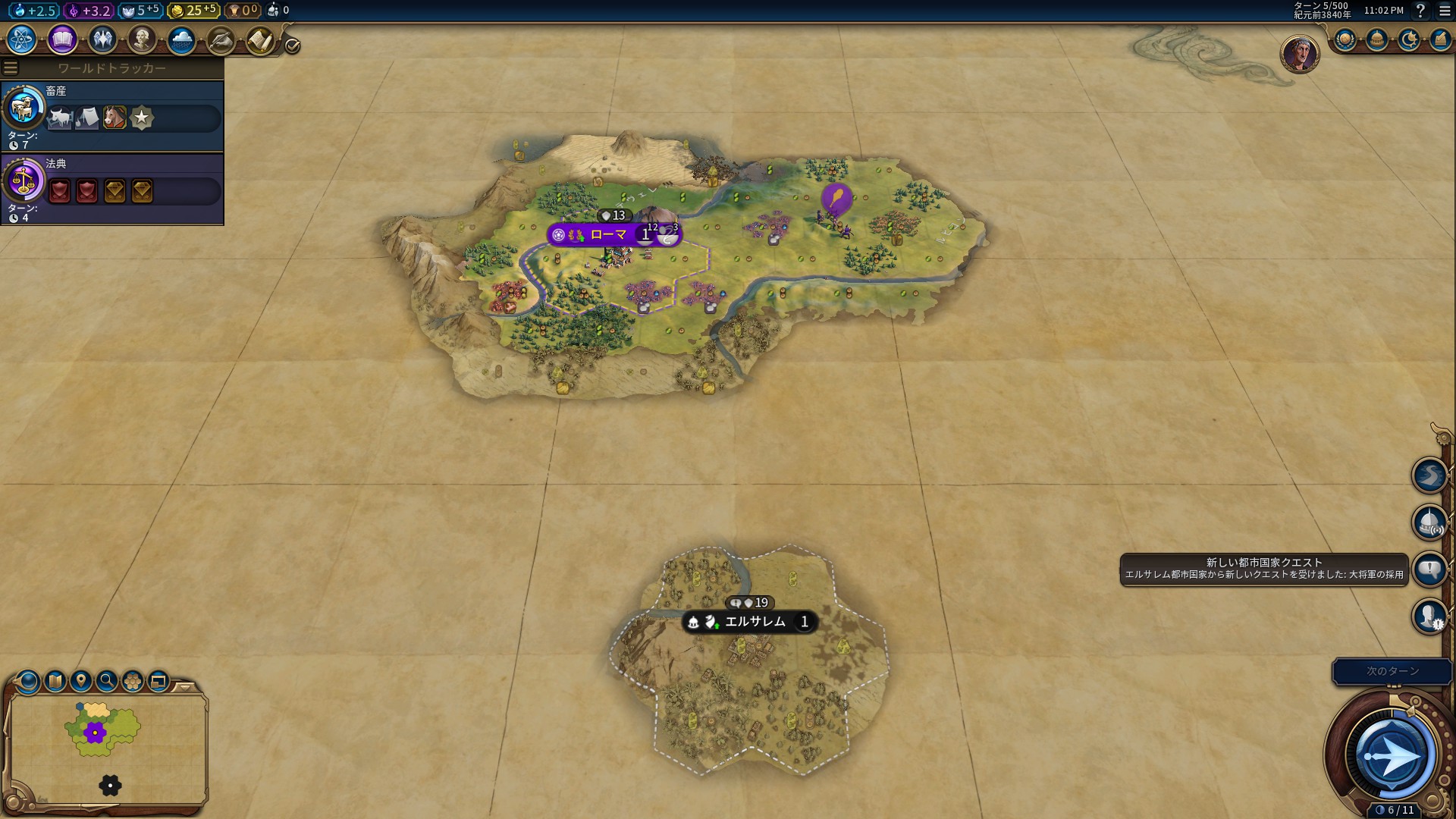Open the minimap magnifying glass search
This screenshot has height=819, width=1456.
pos(107,681)
